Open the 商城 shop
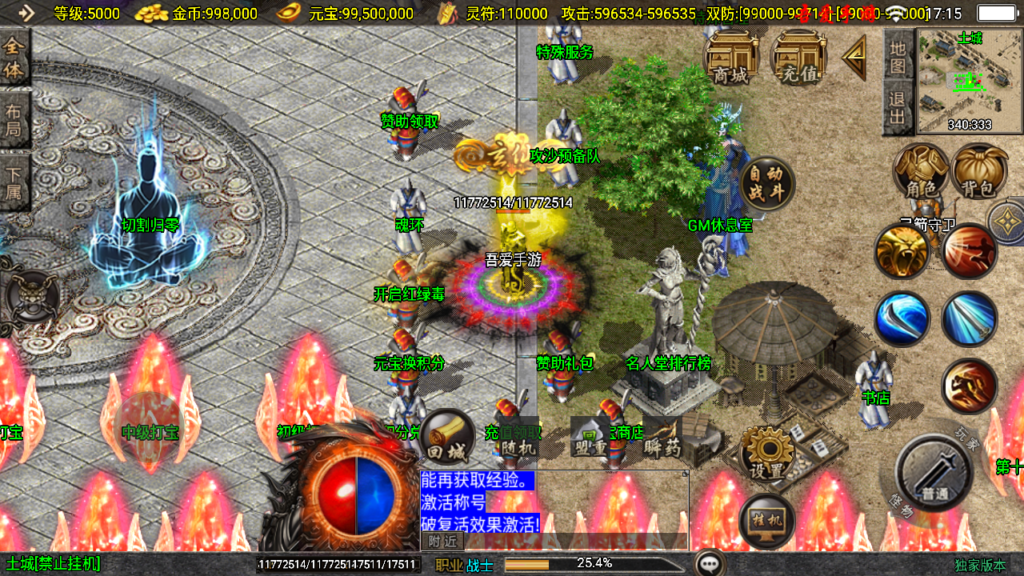This screenshot has width=1024, height=576. click(x=731, y=56)
